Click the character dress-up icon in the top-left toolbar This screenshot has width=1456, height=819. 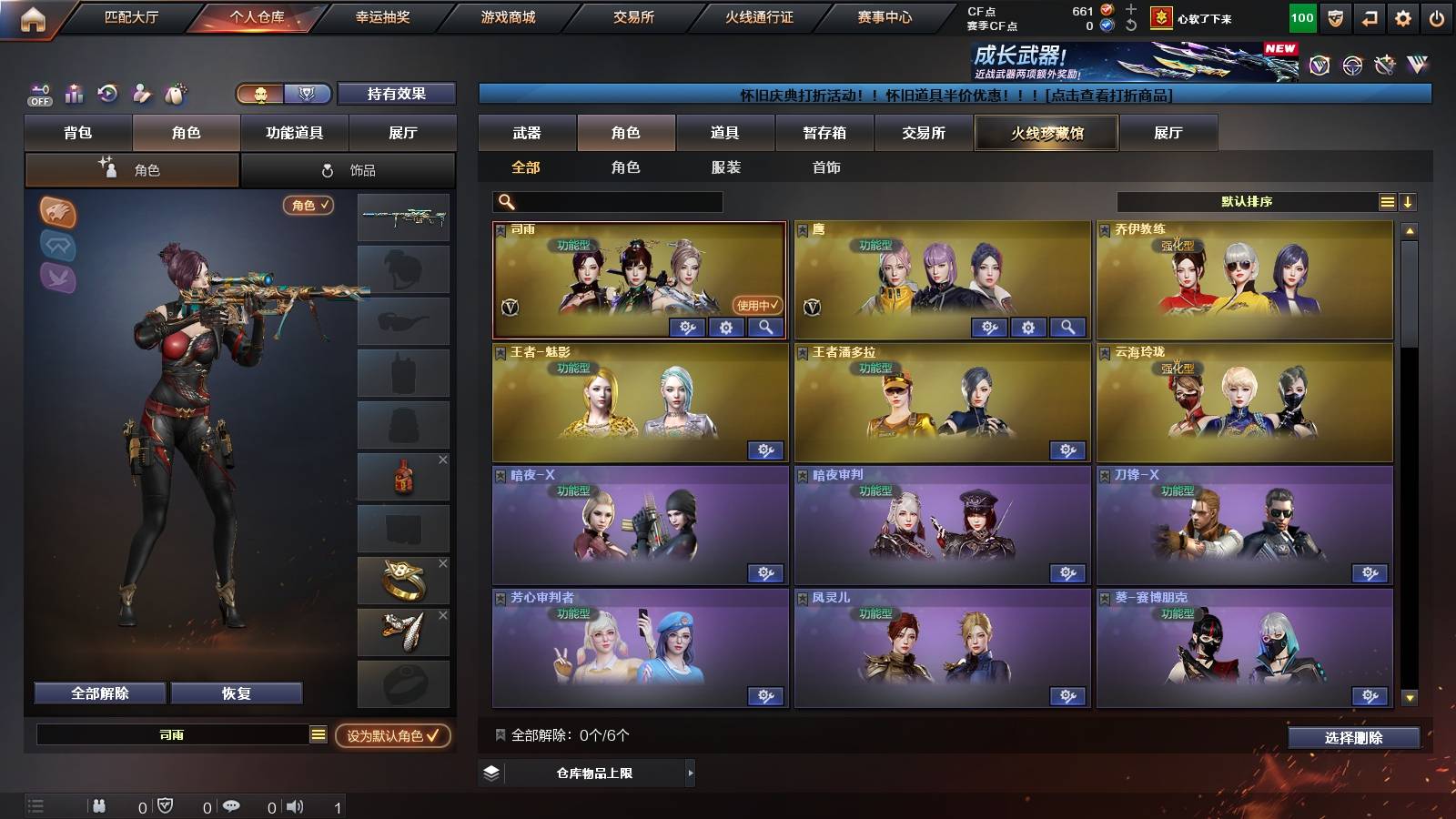pyautogui.click(x=142, y=94)
